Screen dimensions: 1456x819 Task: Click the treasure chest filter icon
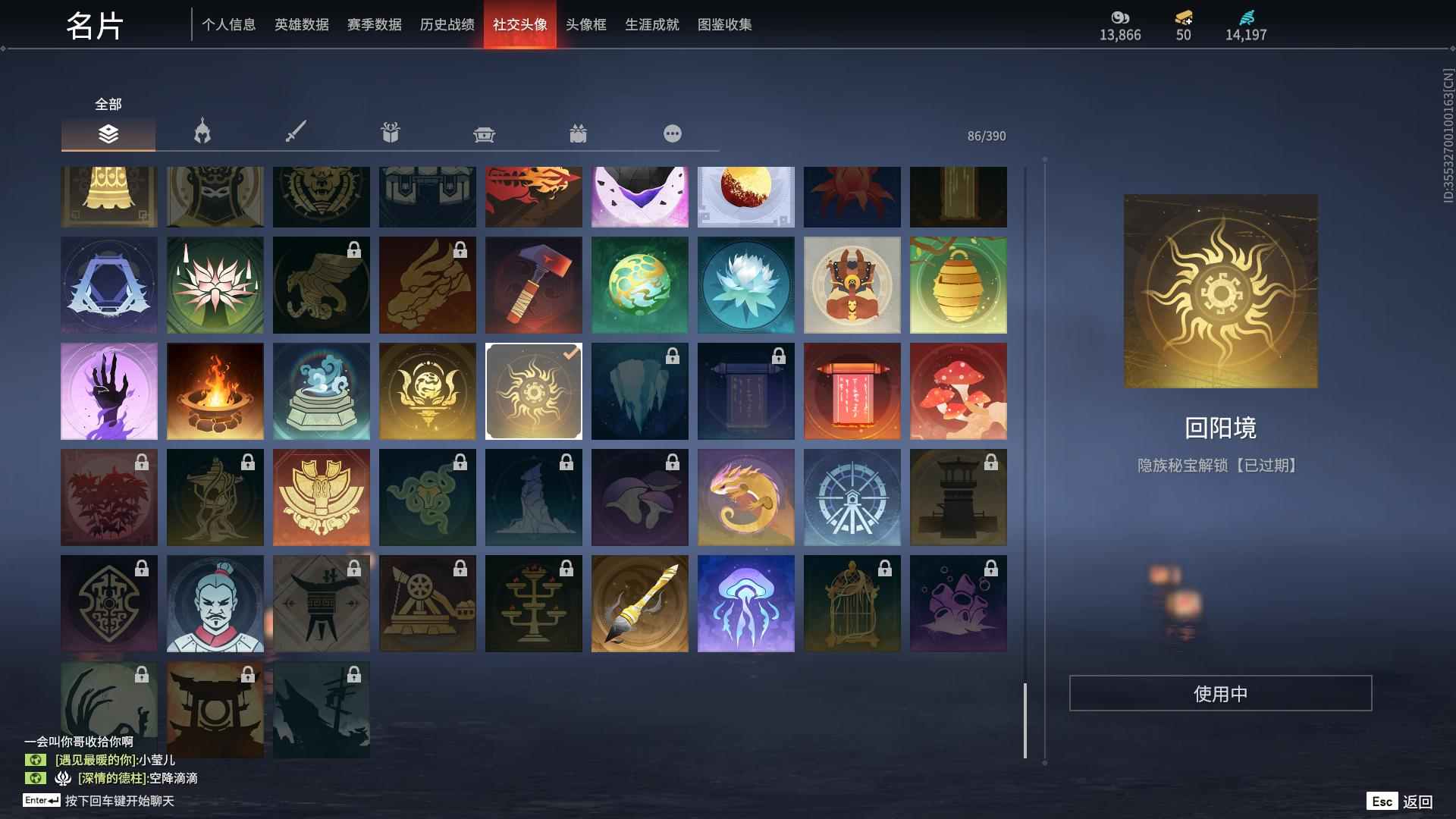coord(484,133)
